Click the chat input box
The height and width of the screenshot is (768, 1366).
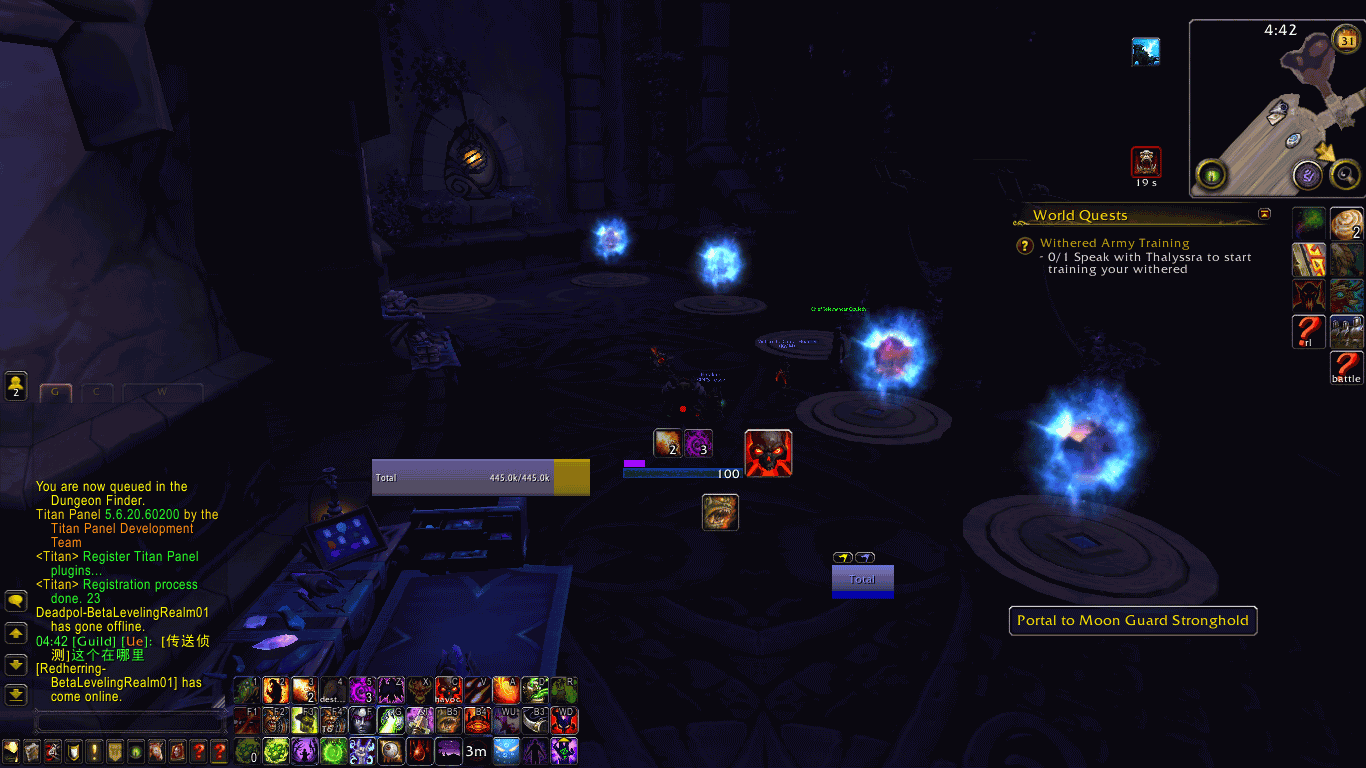(128, 721)
